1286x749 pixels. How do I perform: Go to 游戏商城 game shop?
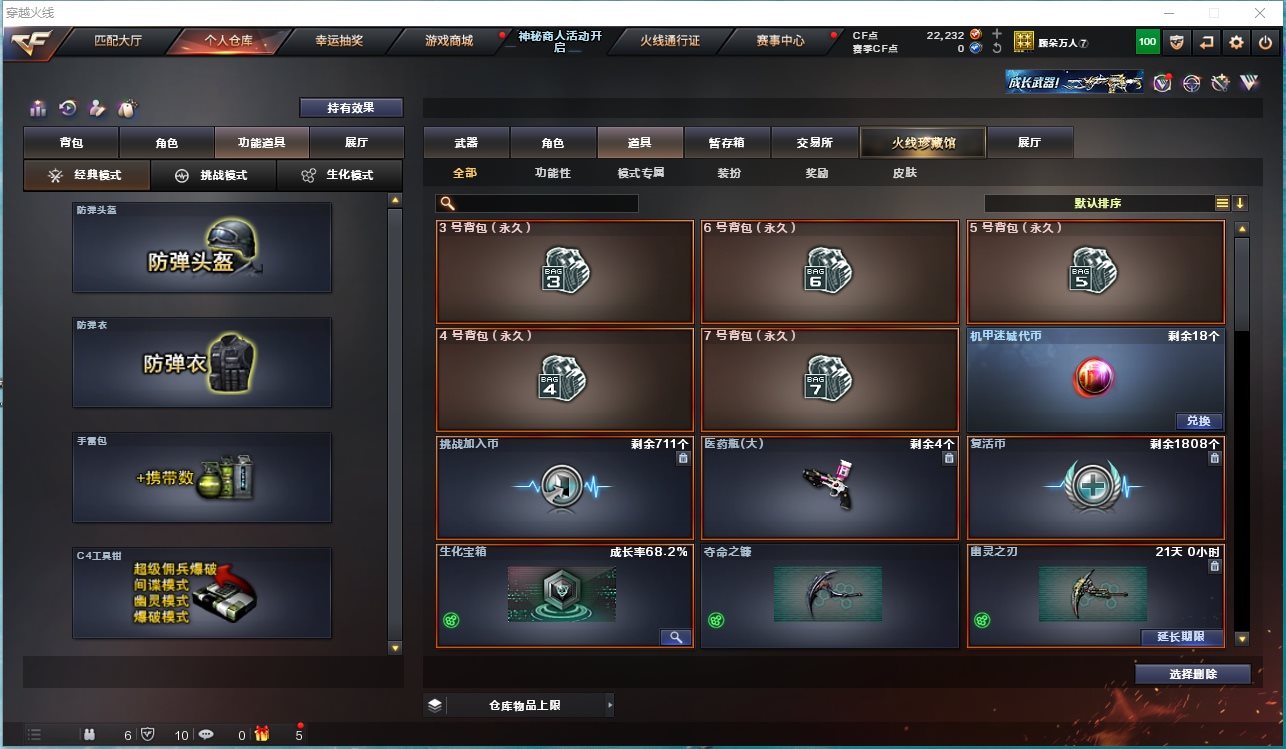(448, 42)
